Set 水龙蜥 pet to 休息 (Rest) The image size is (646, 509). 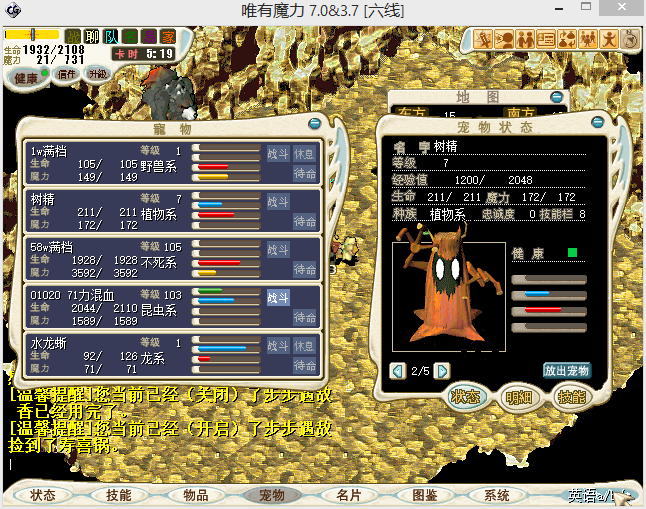click(x=304, y=345)
